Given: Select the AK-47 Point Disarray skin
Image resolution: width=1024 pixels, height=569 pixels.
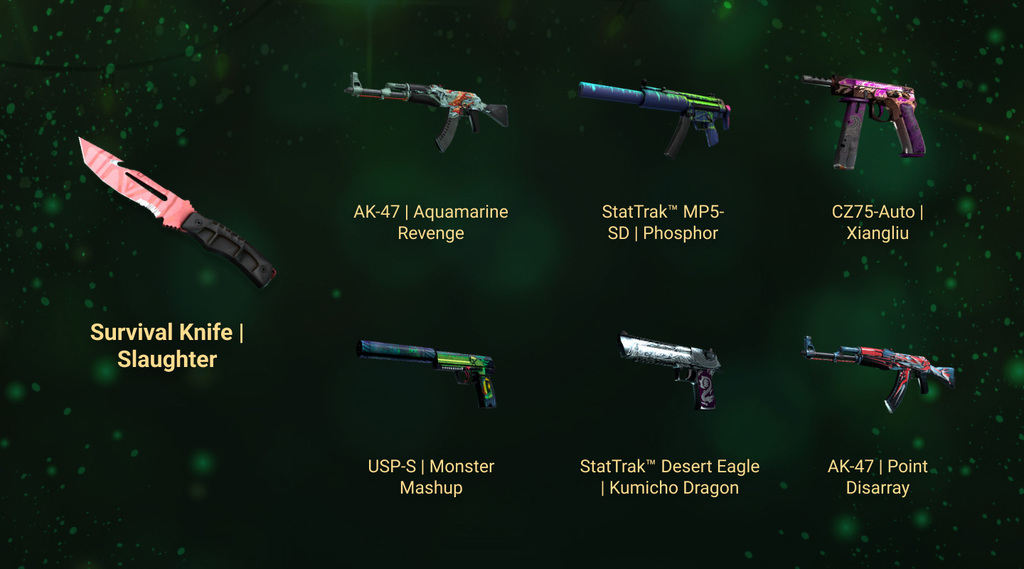Looking at the screenshot, I should click(x=877, y=370).
